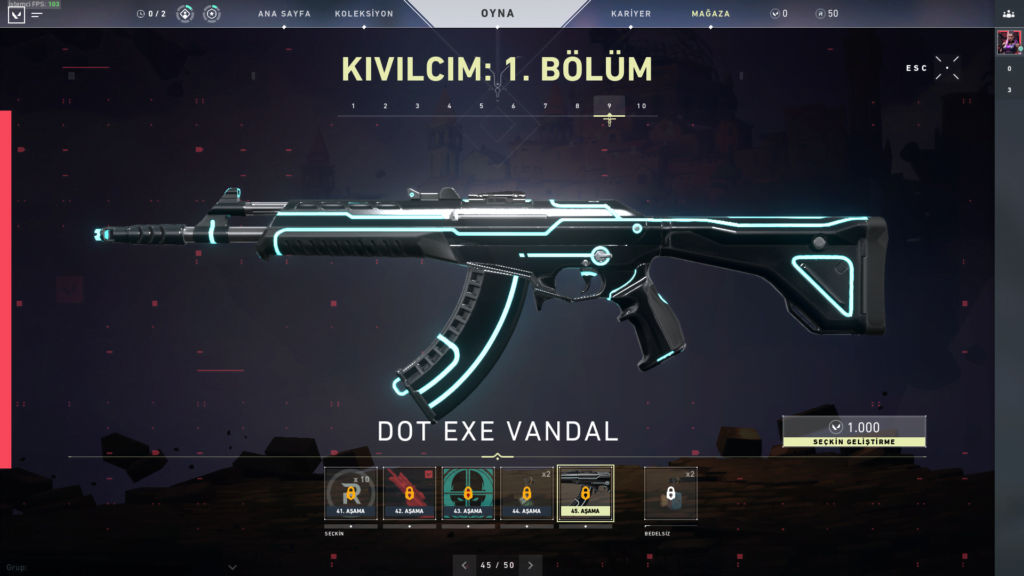Open the locked Bedelsiz free reward
The height and width of the screenshot is (576, 1024).
click(672, 494)
